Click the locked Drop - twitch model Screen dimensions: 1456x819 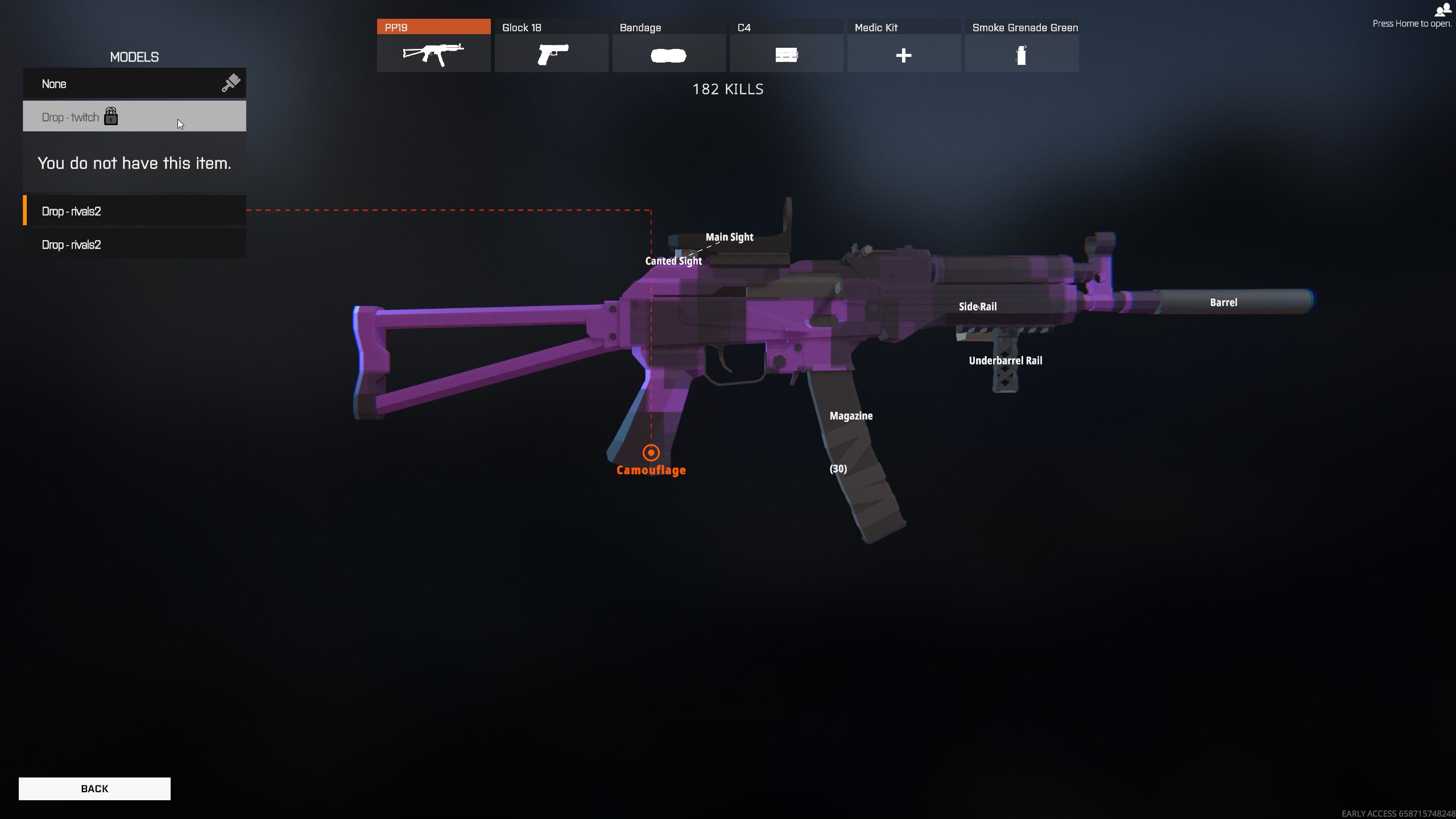point(134,117)
